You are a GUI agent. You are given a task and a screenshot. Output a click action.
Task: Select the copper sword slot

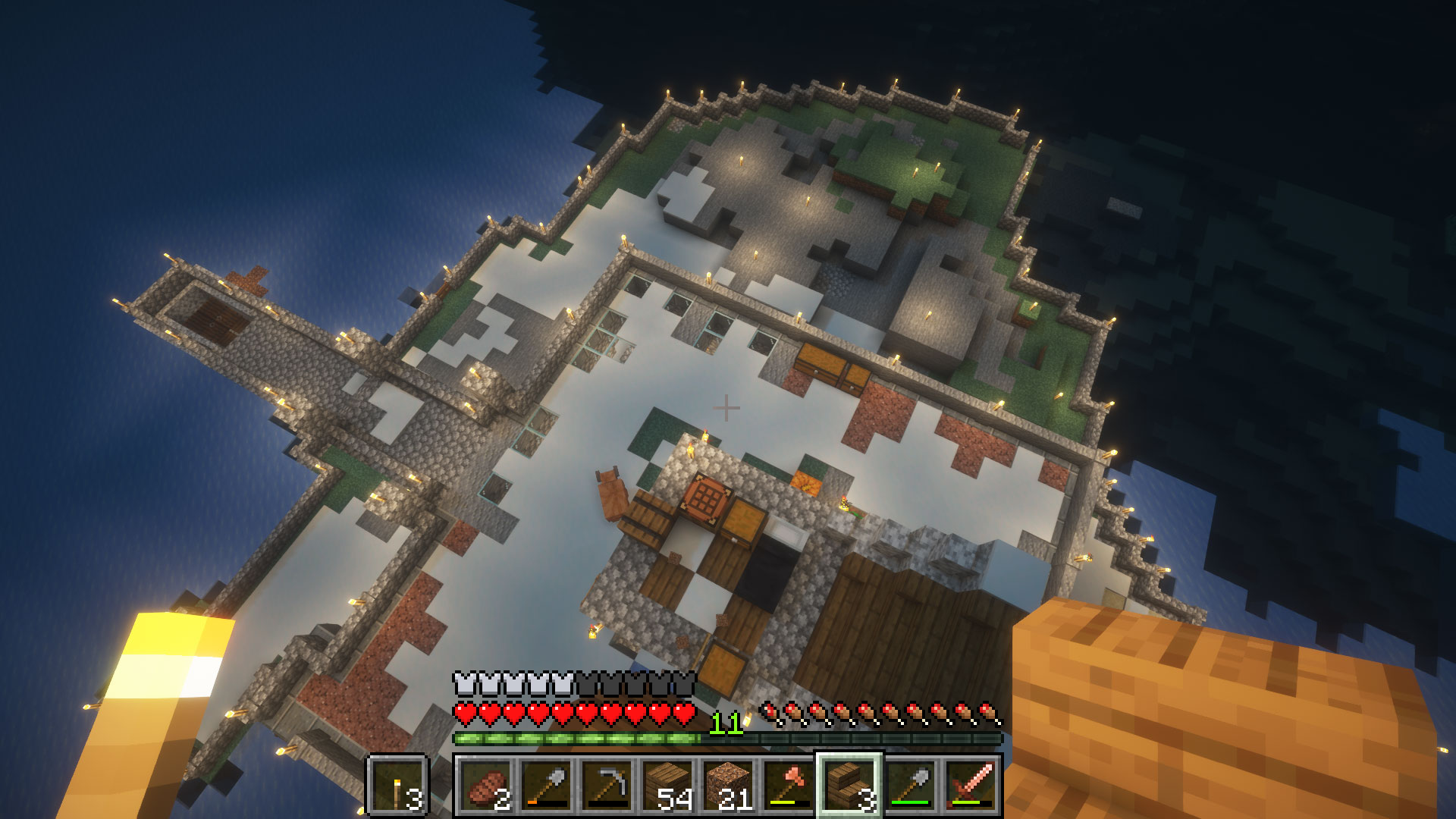[971, 786]
